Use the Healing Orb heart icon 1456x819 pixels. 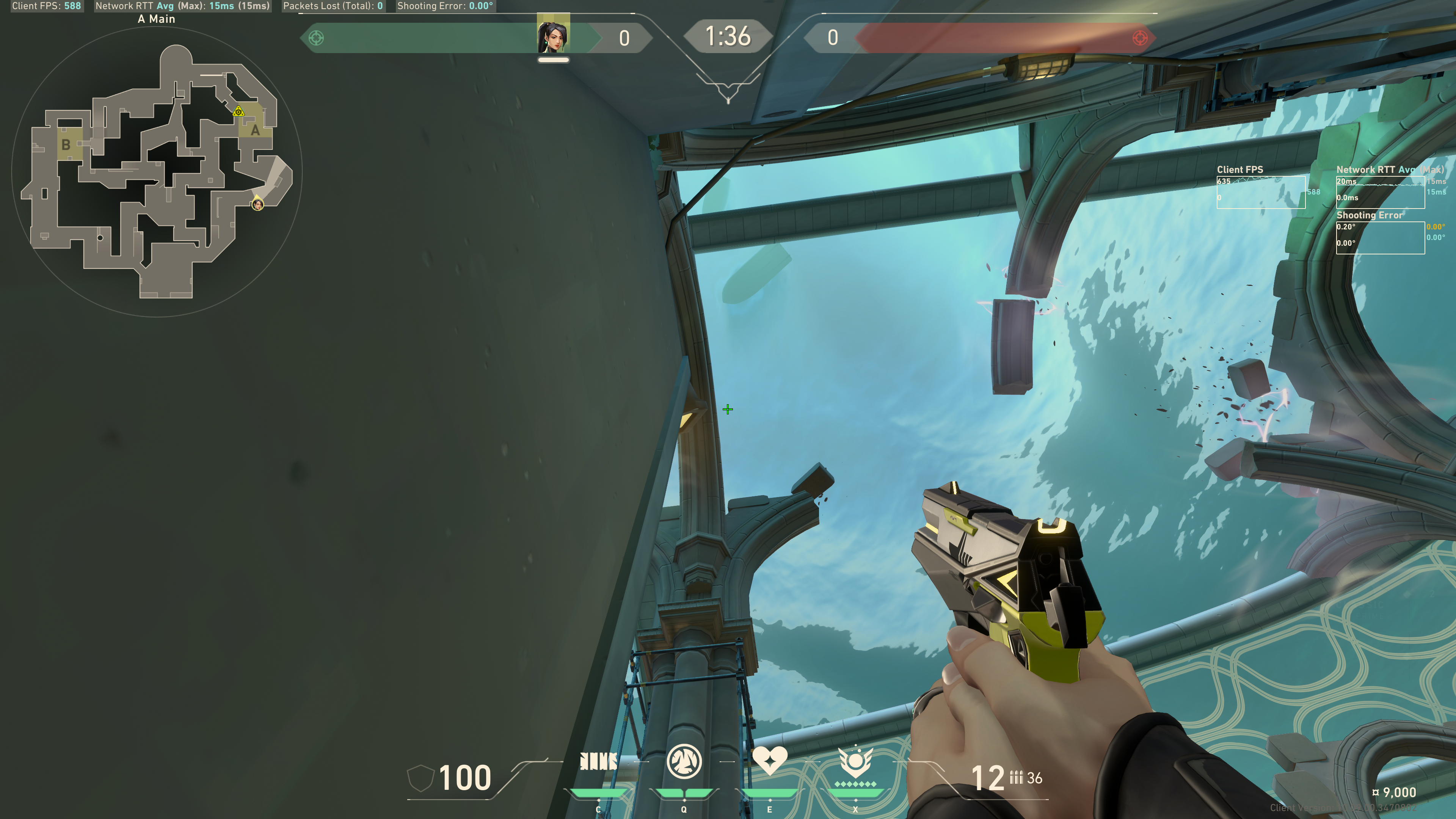(x=769, y=760)
